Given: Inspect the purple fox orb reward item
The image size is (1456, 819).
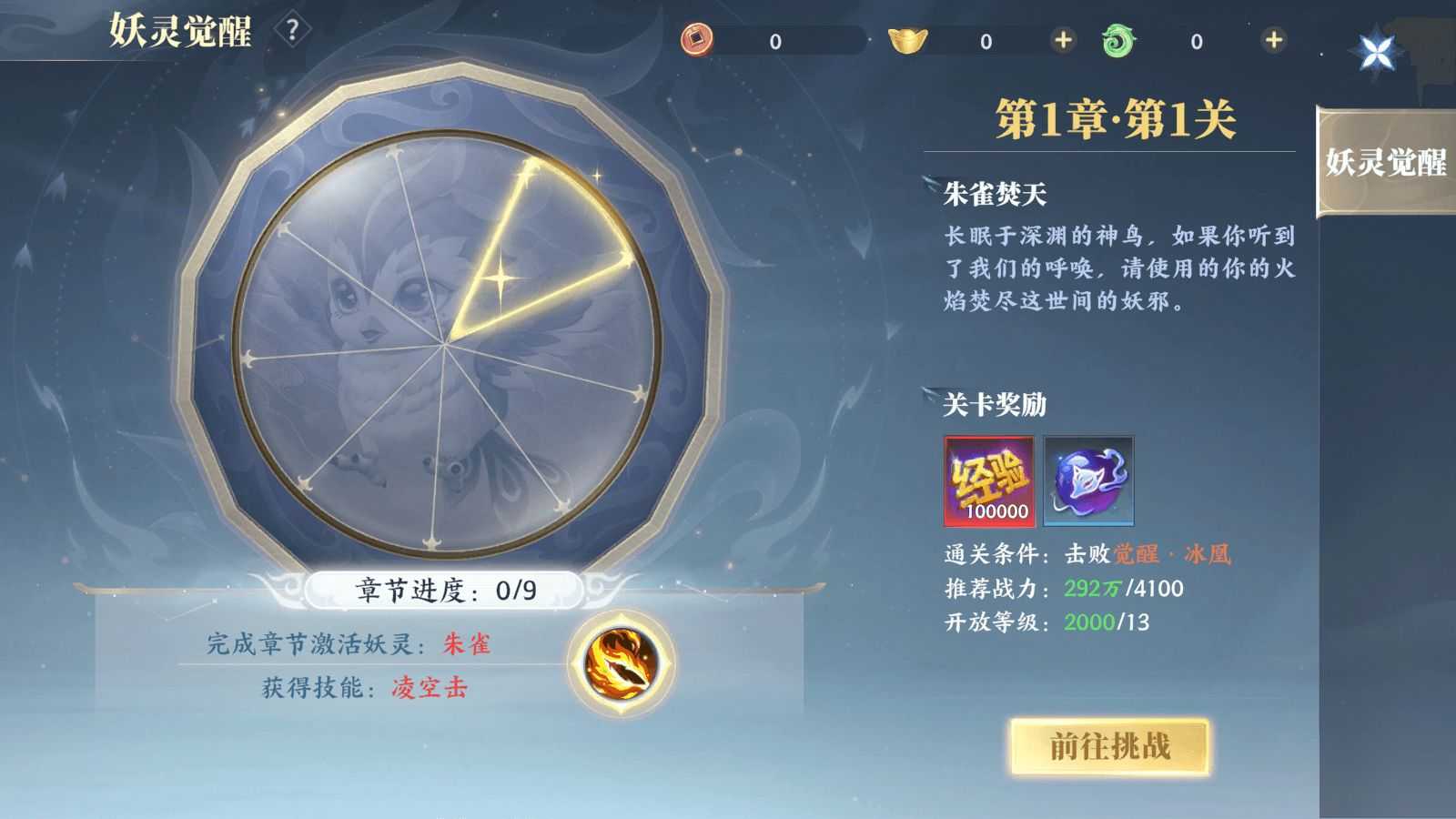Looking at the screenshot, I should click(x=1088, y=482).
